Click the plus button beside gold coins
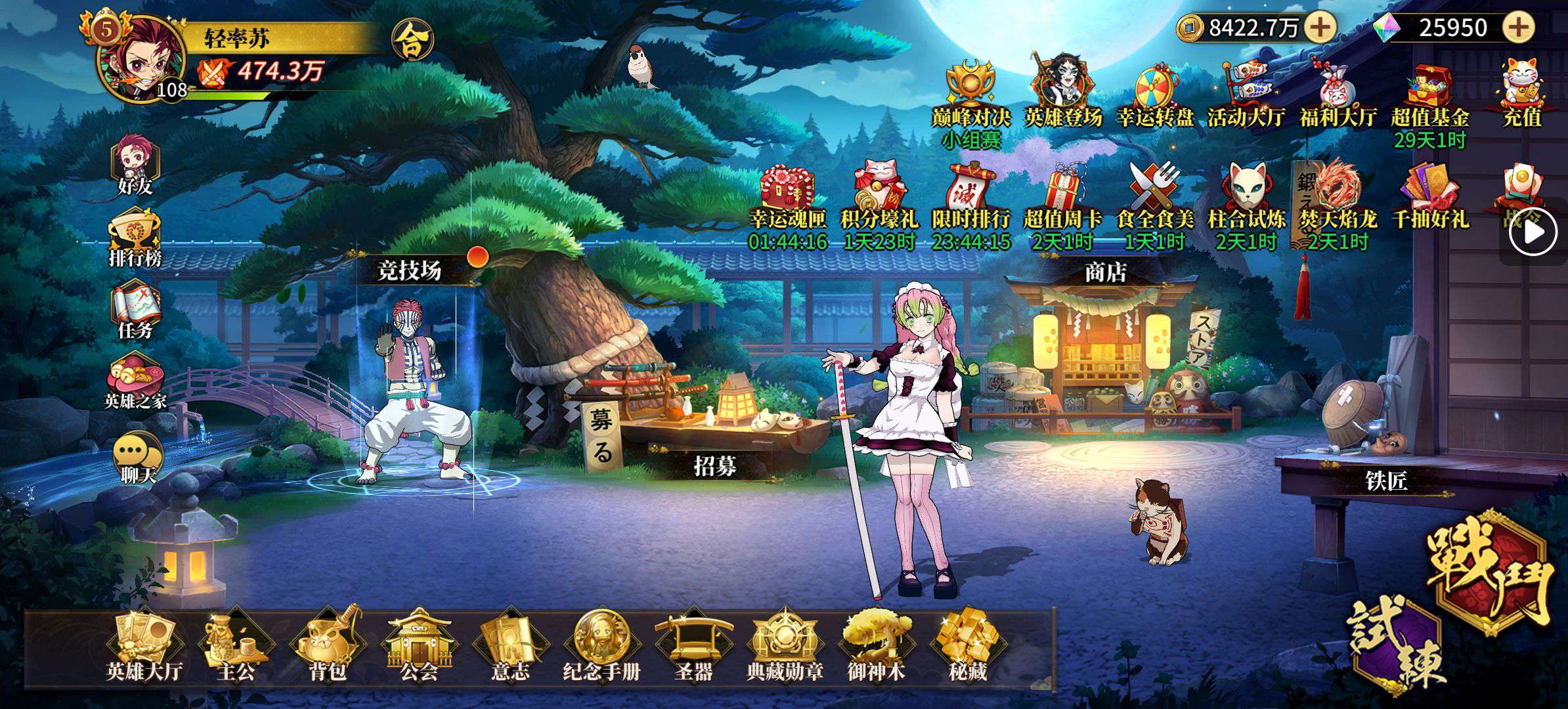 click(1320, 28)
